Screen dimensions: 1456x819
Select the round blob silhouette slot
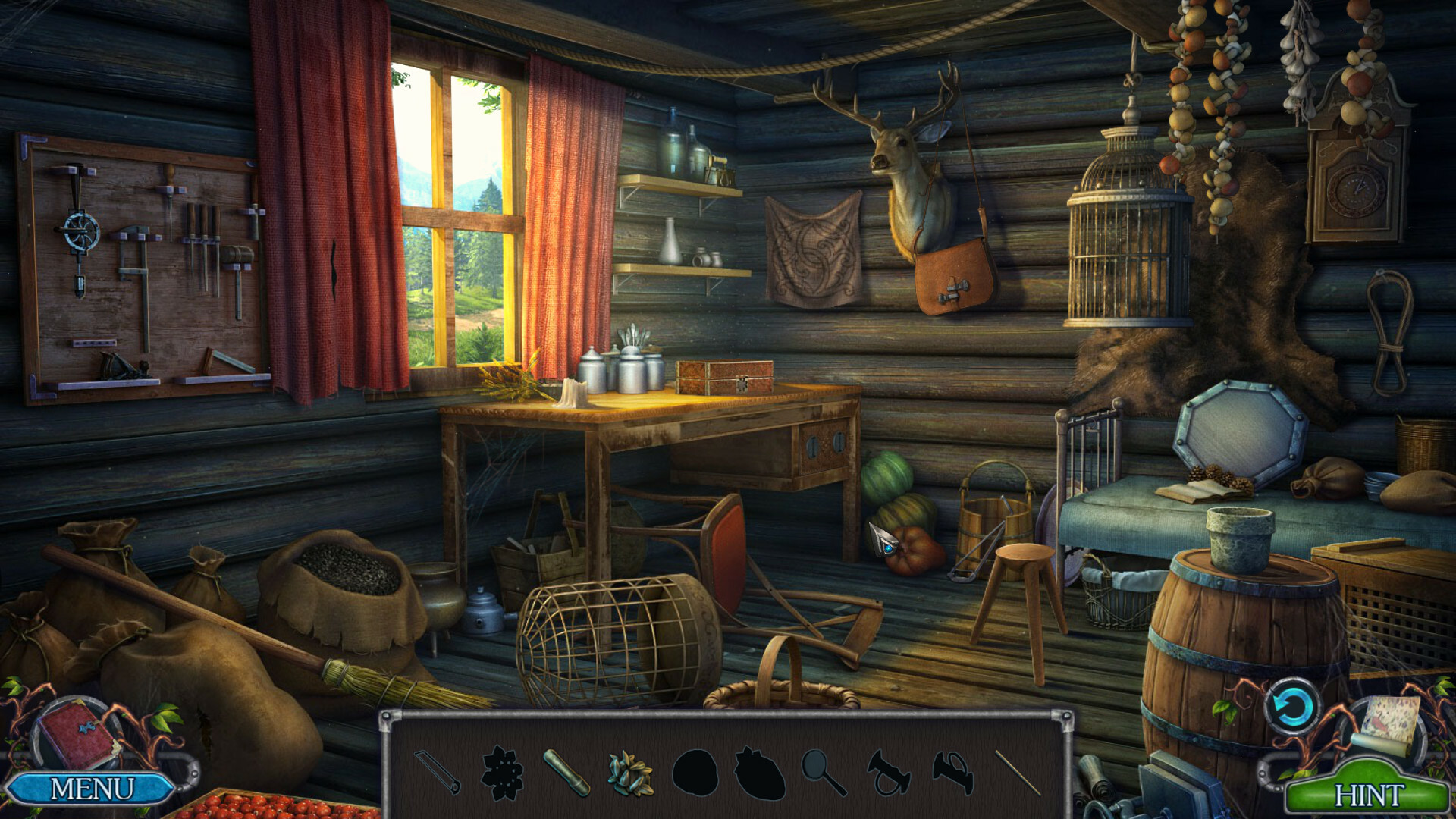point(695,772)
